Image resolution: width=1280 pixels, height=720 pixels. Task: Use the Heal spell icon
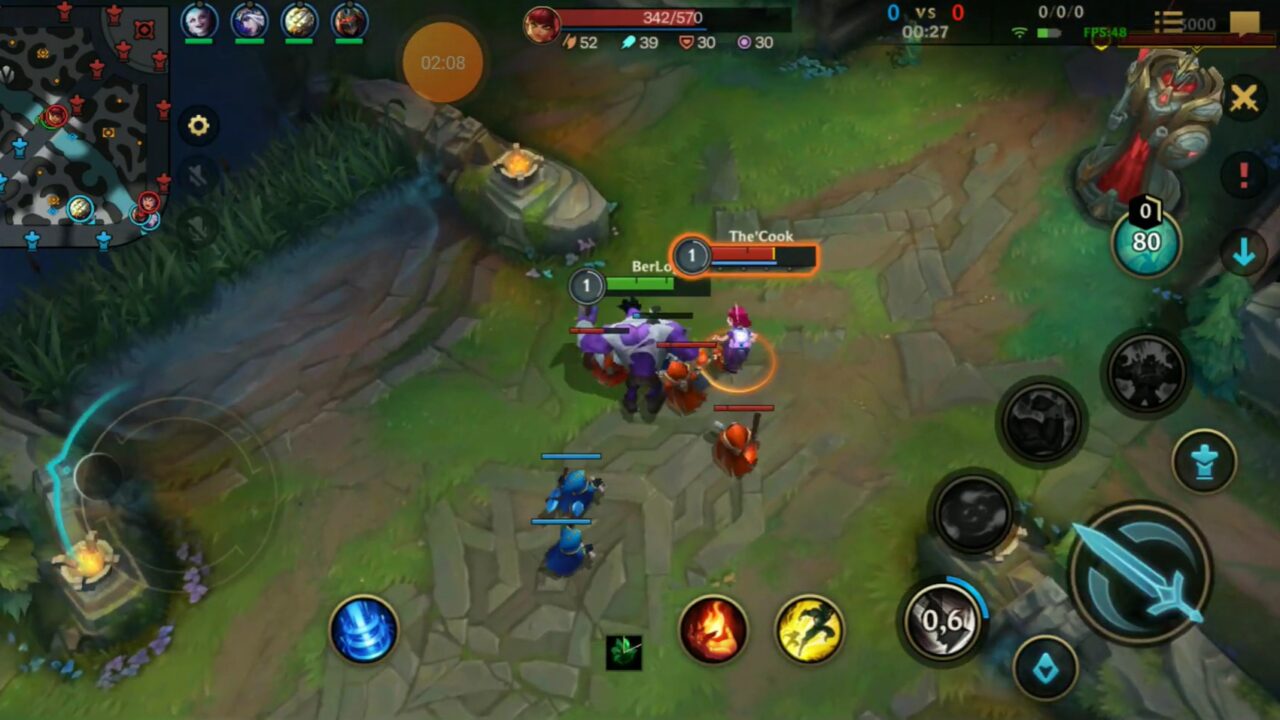[362, 630]
